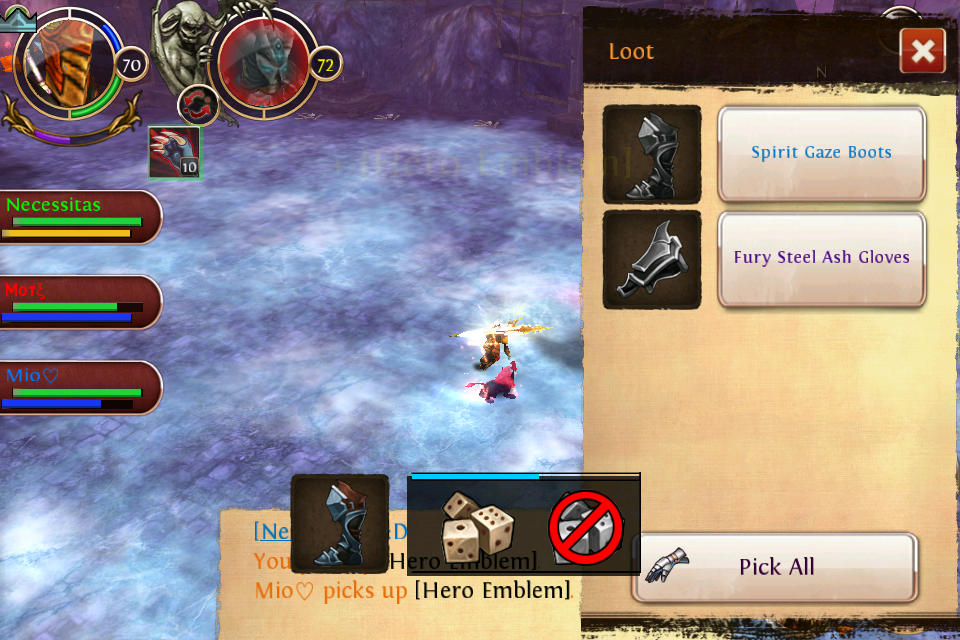Viewport: 960px width, 640px height.
Task: Open the chat log box
Action: point(400,575)
